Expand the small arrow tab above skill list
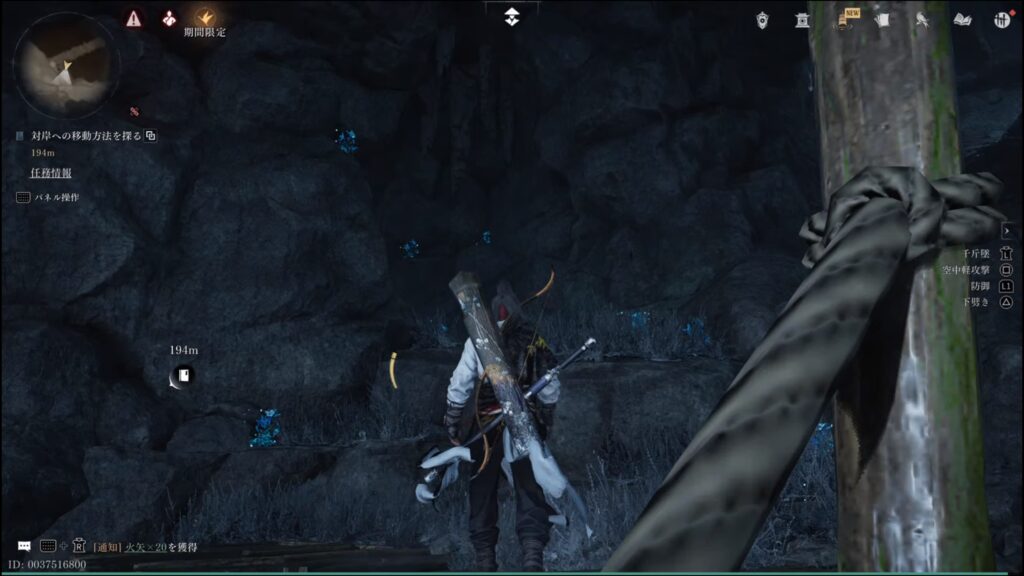Image resolution: width=1024 pixels, height=576 pixels. [1006, 231]
